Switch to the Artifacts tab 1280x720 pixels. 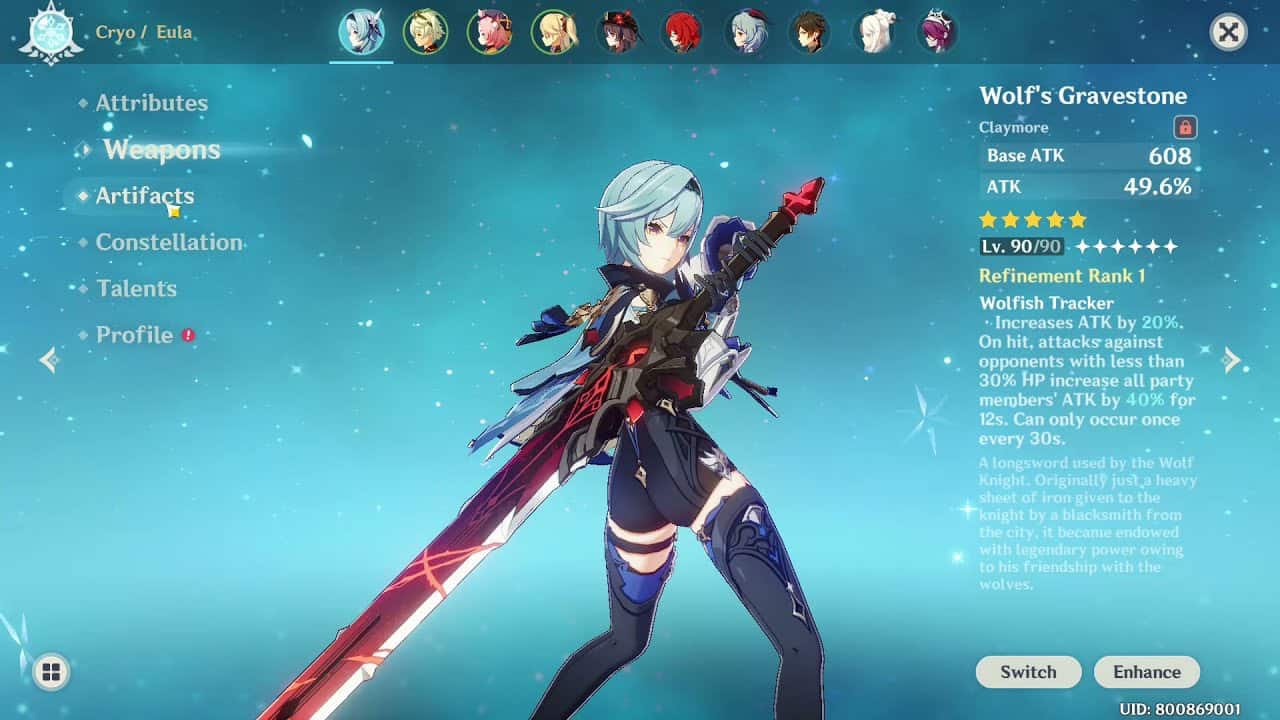coord(146,196)
